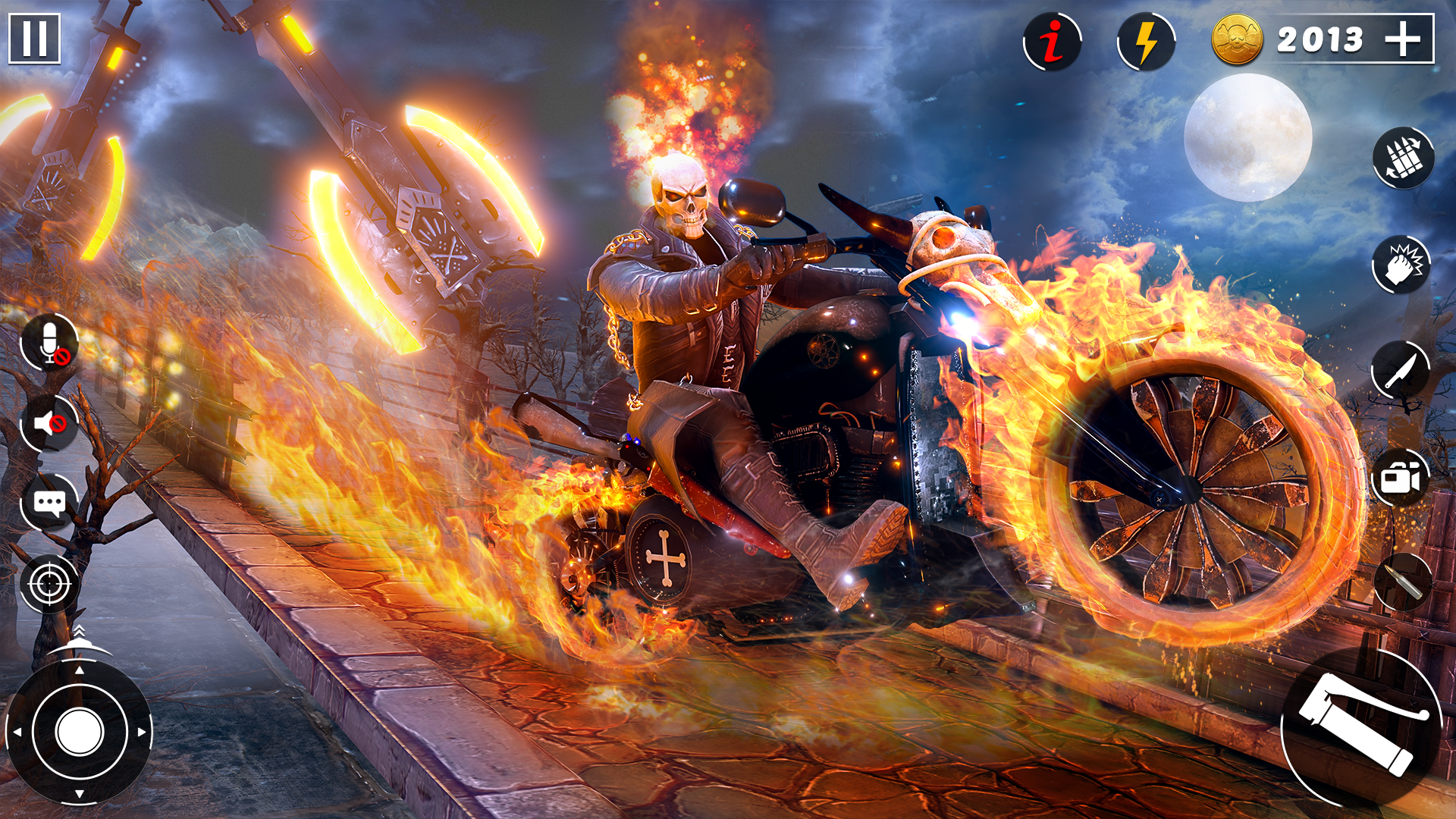1456x819 pixels.
Task: Open the pause menu
Action: [35, 36]
